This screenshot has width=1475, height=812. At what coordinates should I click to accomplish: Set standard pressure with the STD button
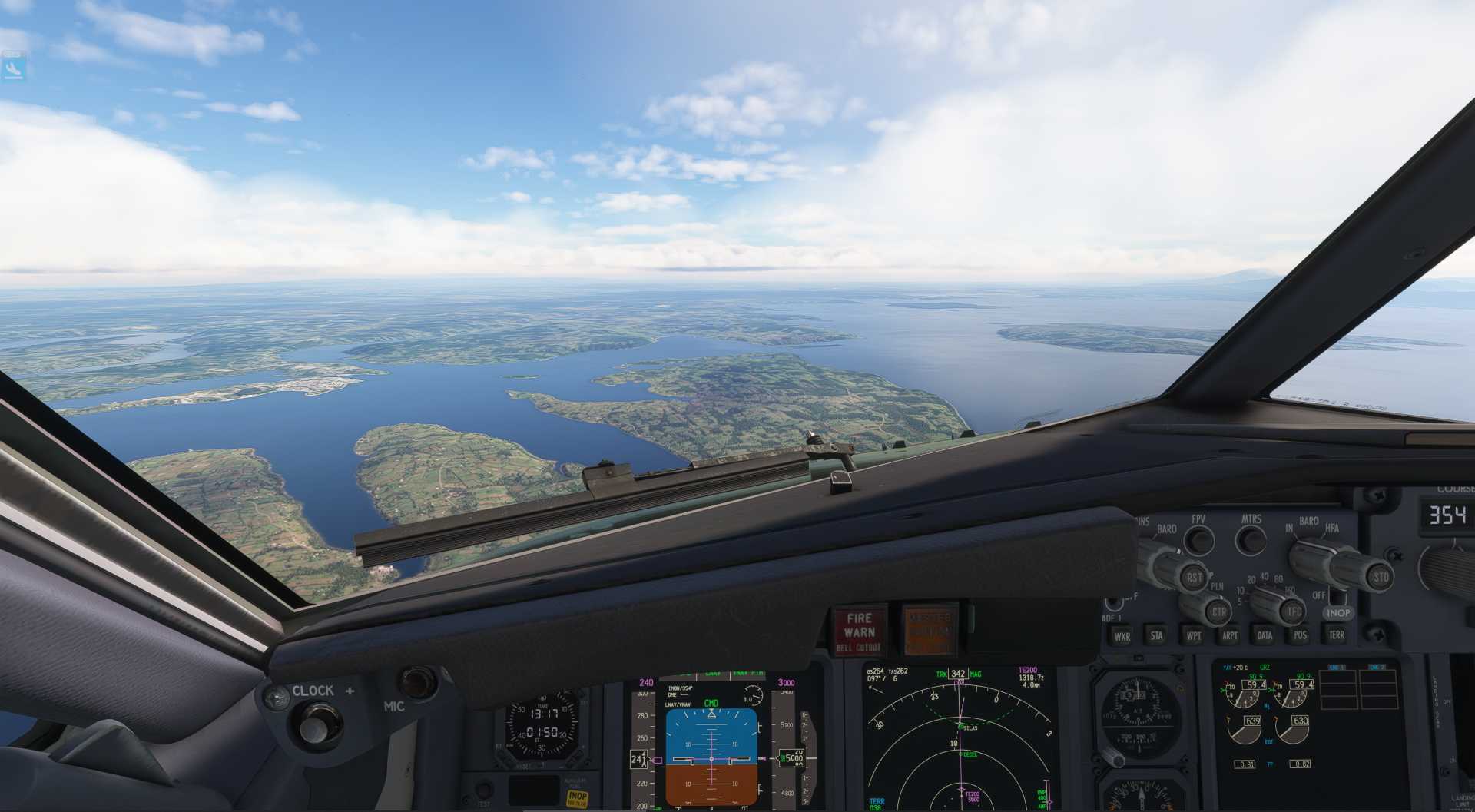pos(1380,576)
